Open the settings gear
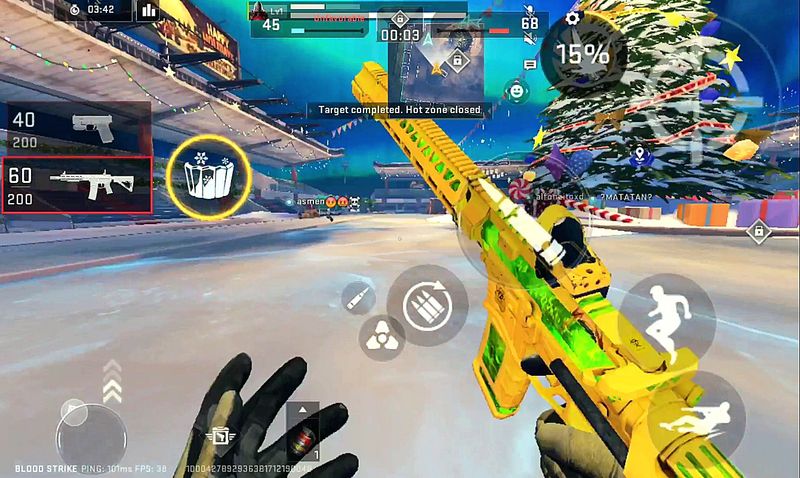This screenshot has width=800, height=478. 573,17
